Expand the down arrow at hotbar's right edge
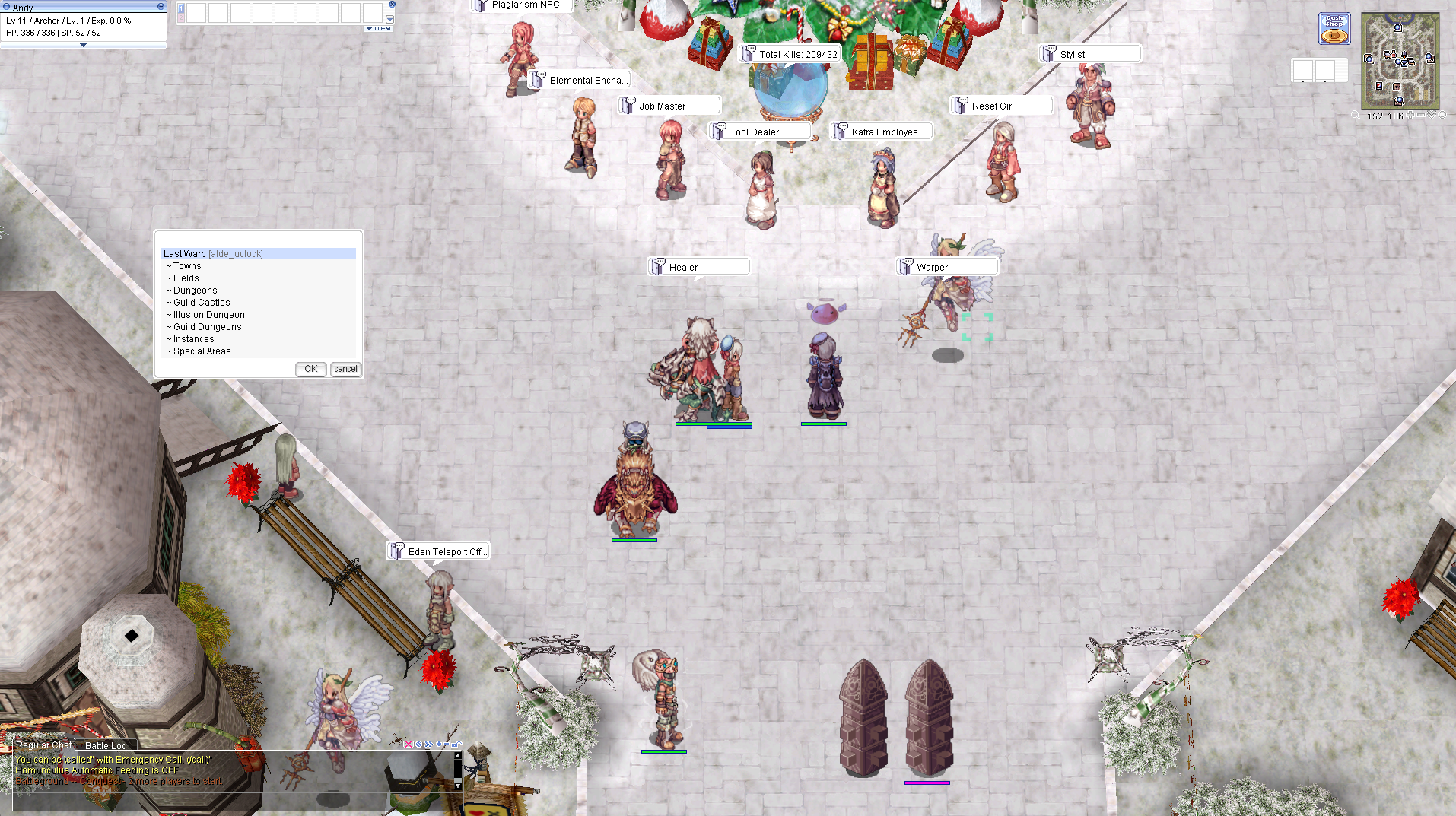The height and width of the screenshot is (816, 1456). tap(390, 19)
